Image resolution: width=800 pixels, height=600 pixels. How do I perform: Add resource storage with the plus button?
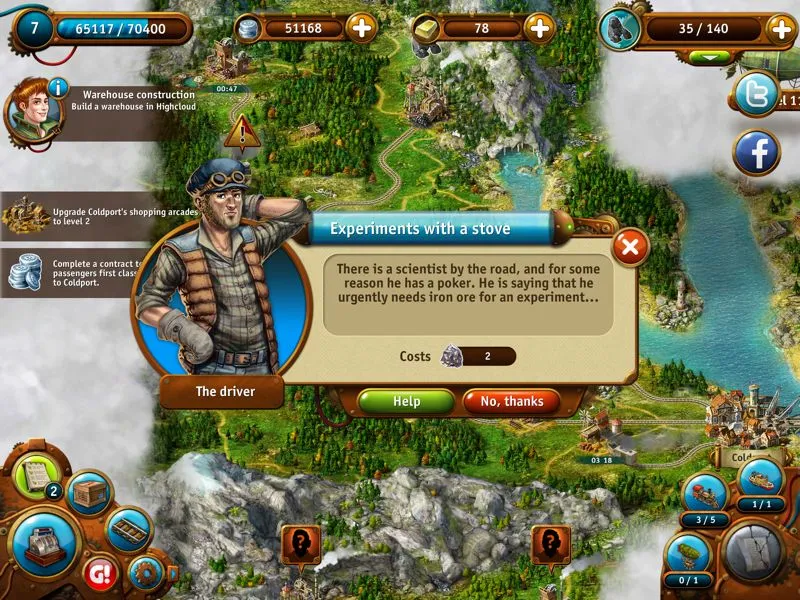click(x=782, y=29)
